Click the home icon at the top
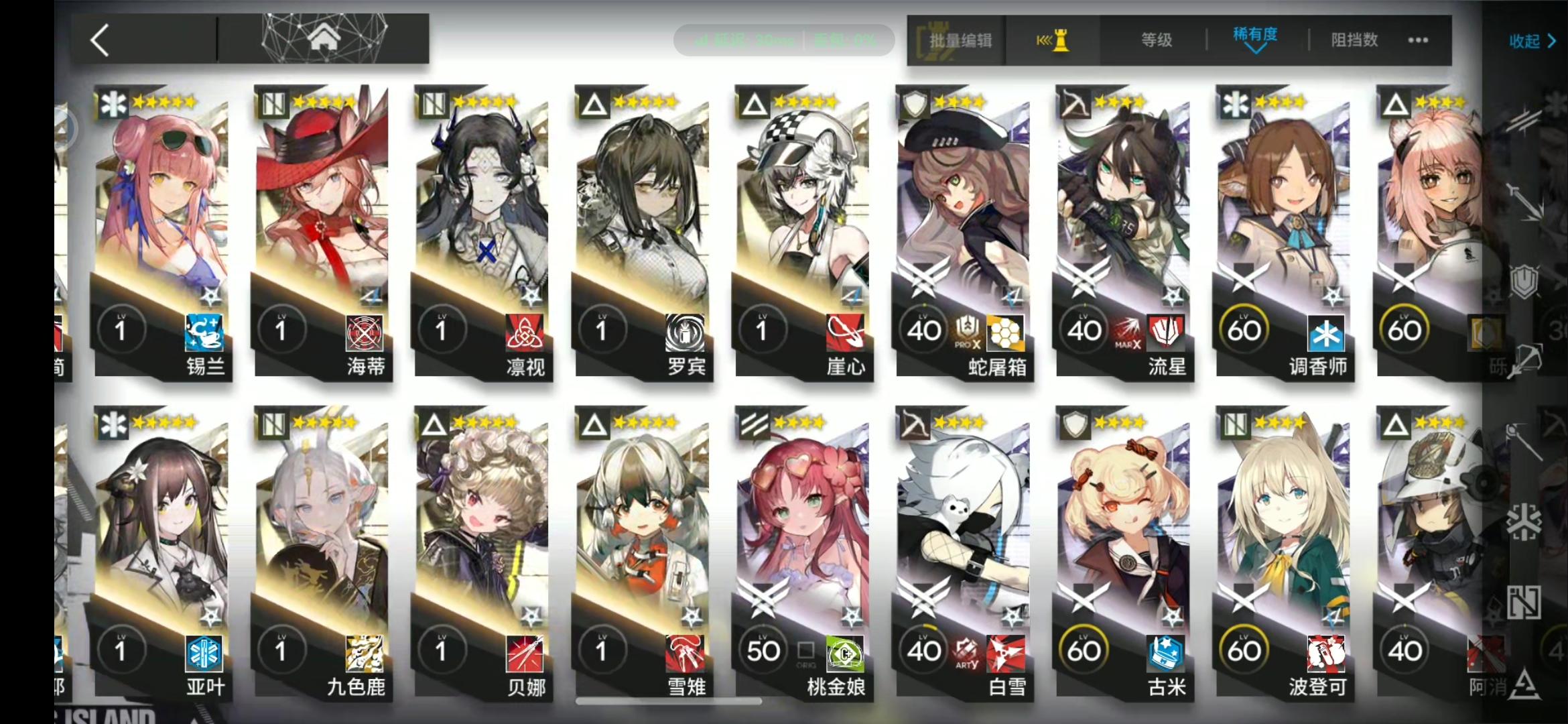This screenshot has height=724, width=1568. tap(326, 38)
